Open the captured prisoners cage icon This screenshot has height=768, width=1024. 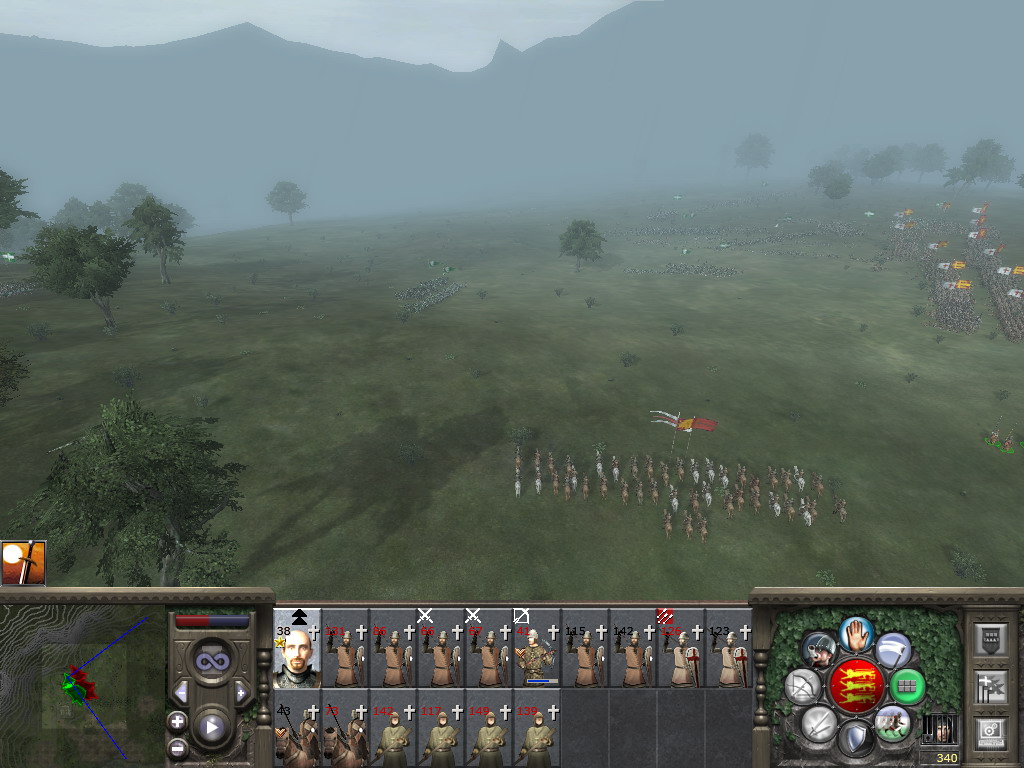click(938, 729)
